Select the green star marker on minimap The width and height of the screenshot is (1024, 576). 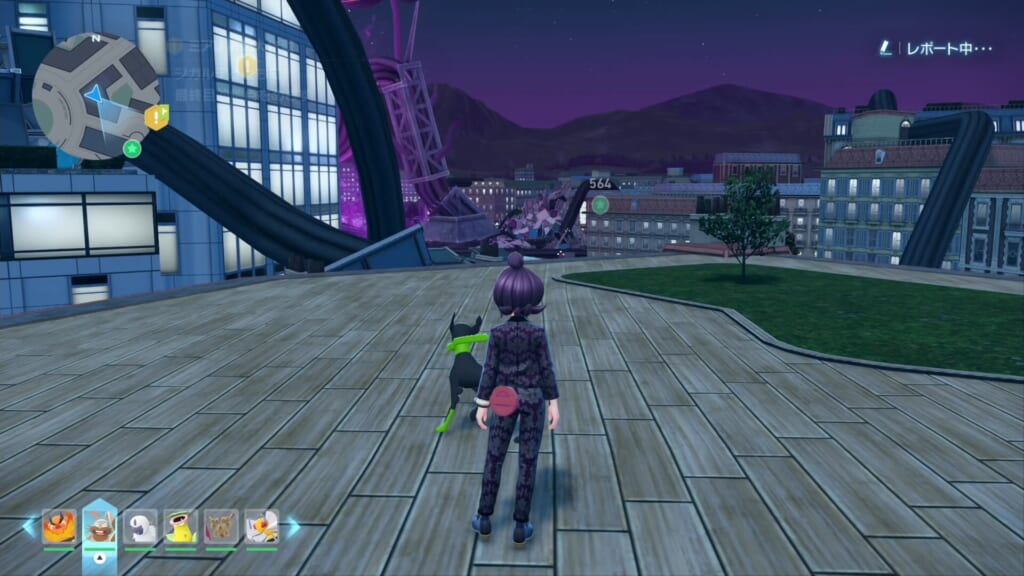tap(131, 149)
